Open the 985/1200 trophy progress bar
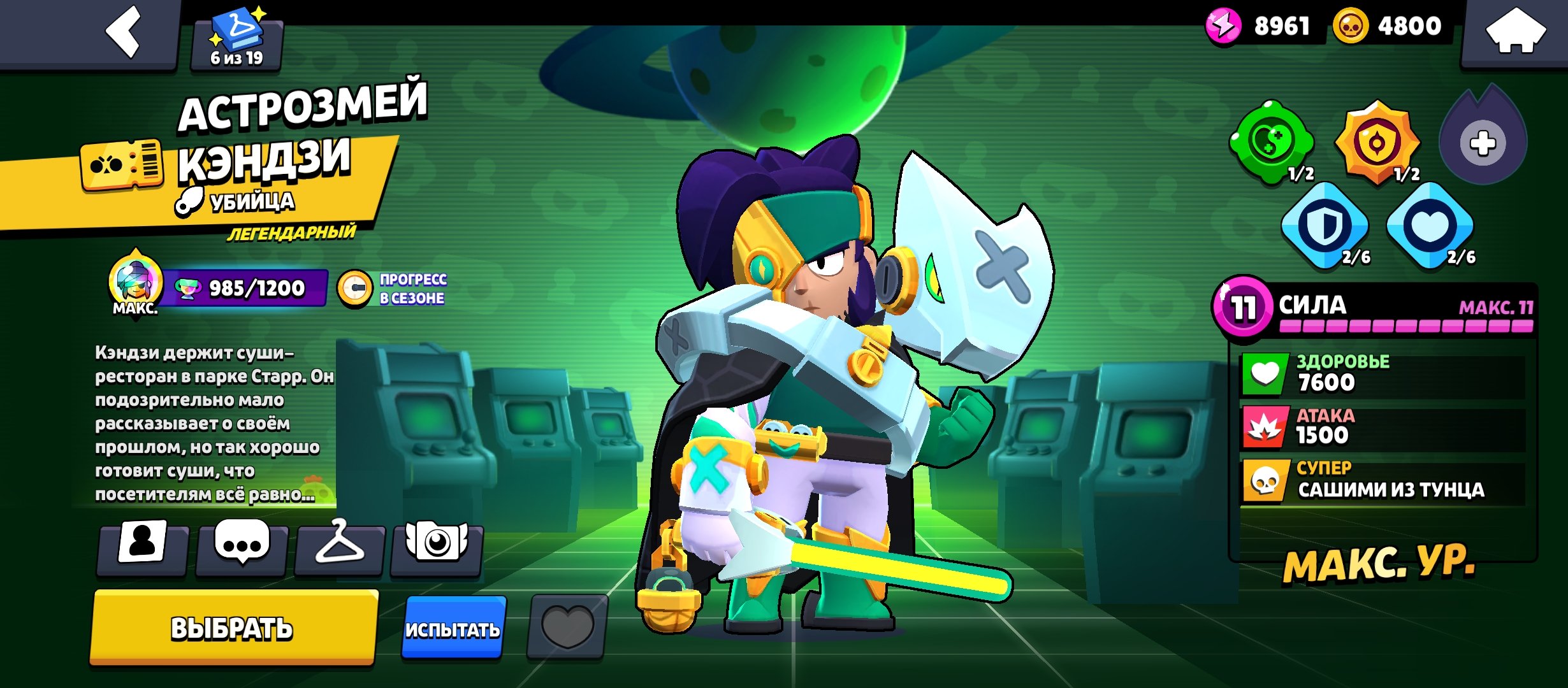The height and width of the screenshot is (688, 1568). (245, 289)
